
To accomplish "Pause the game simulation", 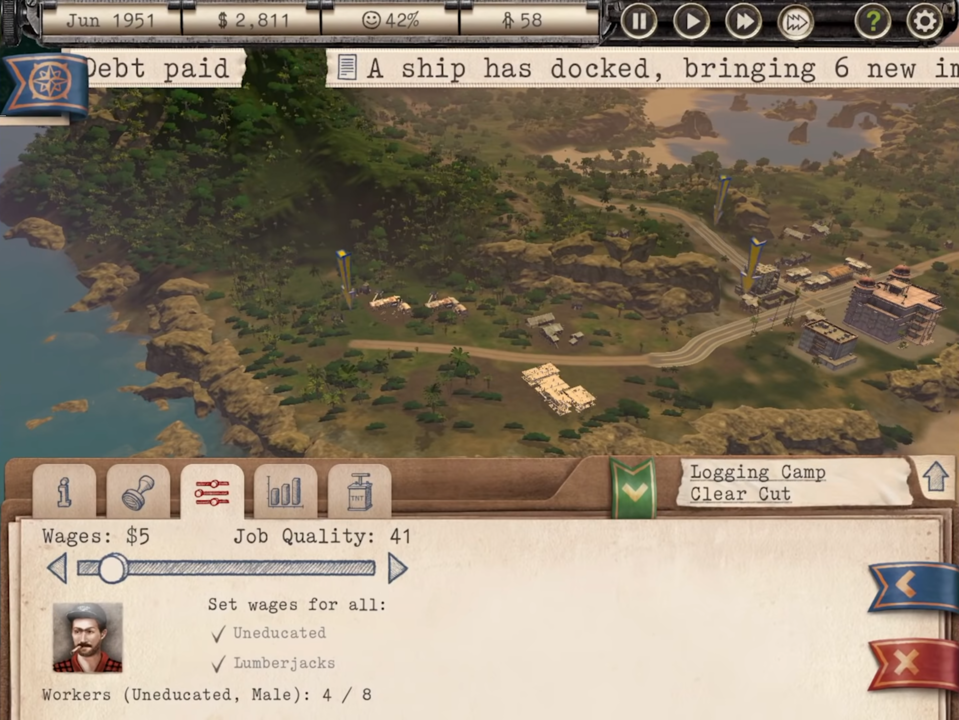I will point(639,21).
